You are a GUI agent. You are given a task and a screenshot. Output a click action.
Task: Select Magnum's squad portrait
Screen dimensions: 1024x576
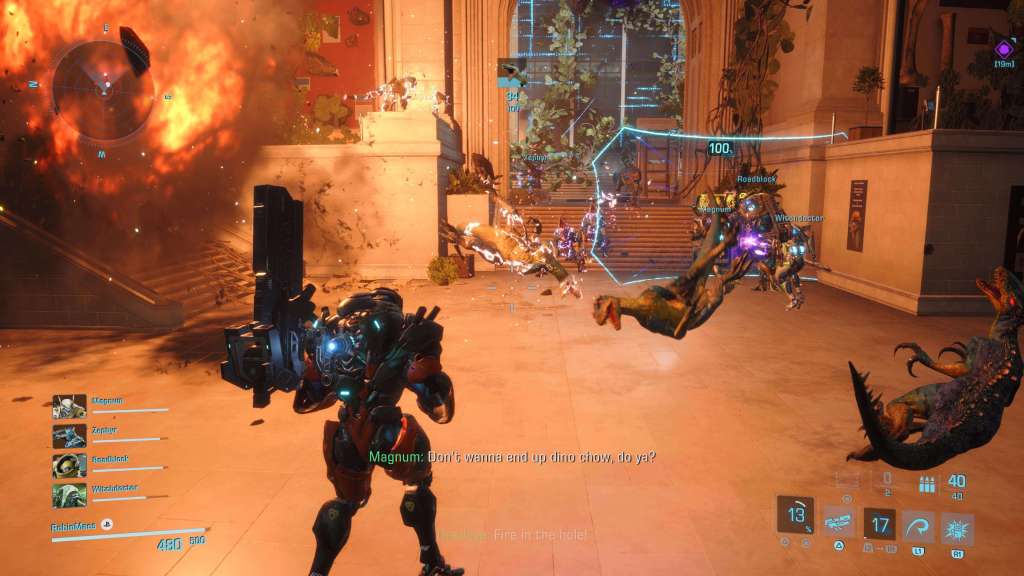click(69, 406)
